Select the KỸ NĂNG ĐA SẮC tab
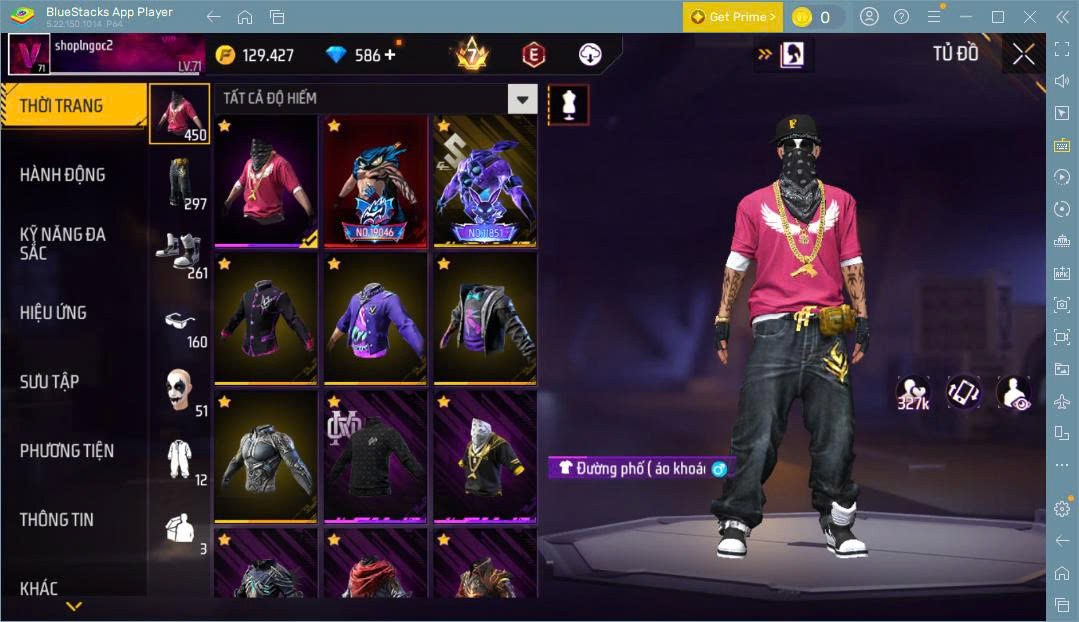 [62, 243]
